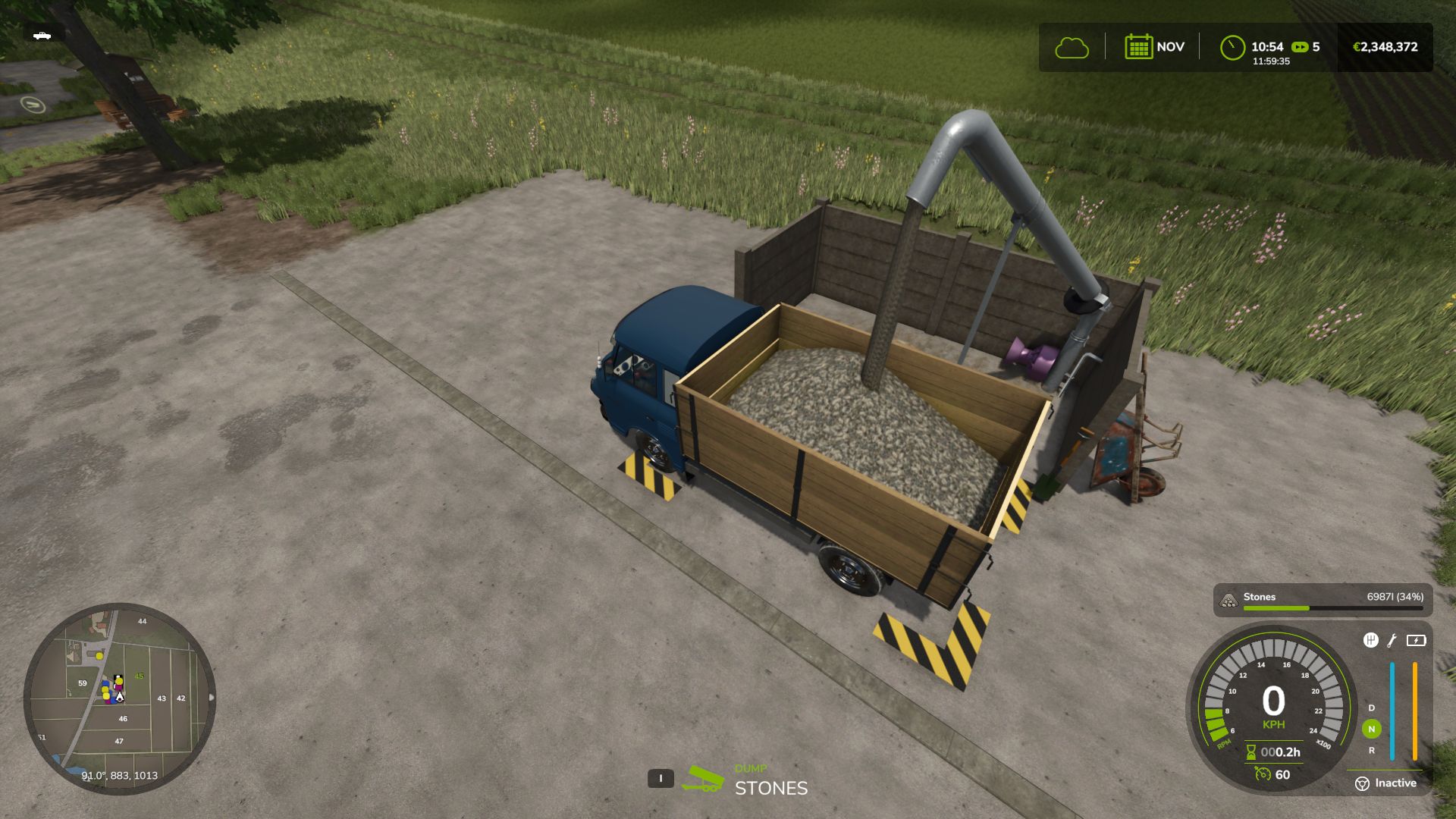Select the NOV calendar icon
Screen dimensions: 1456x819
coord(1138,47)
